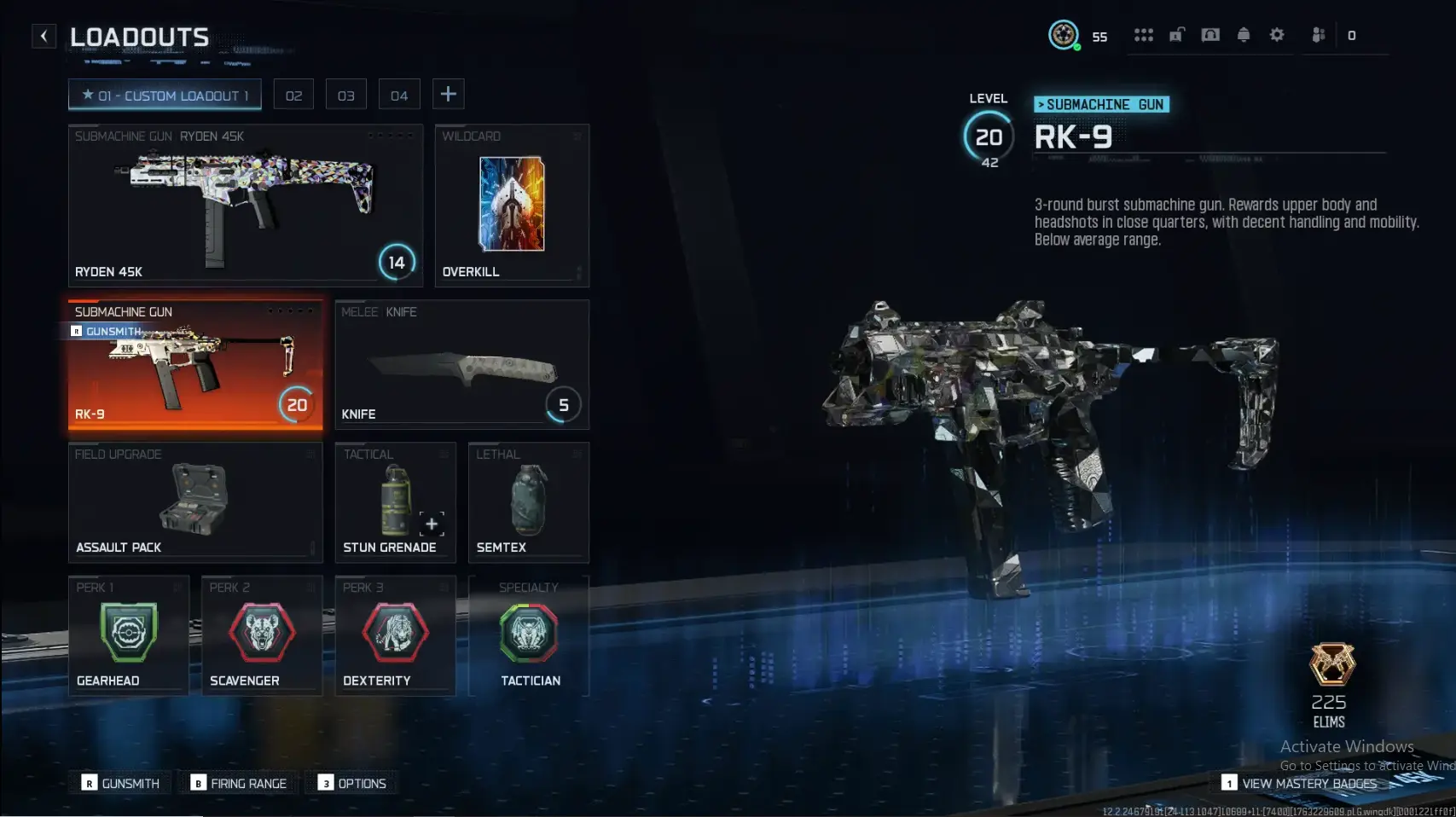
Task: Click the grid menu icon in the header
Action: [x=1144, y=35]
